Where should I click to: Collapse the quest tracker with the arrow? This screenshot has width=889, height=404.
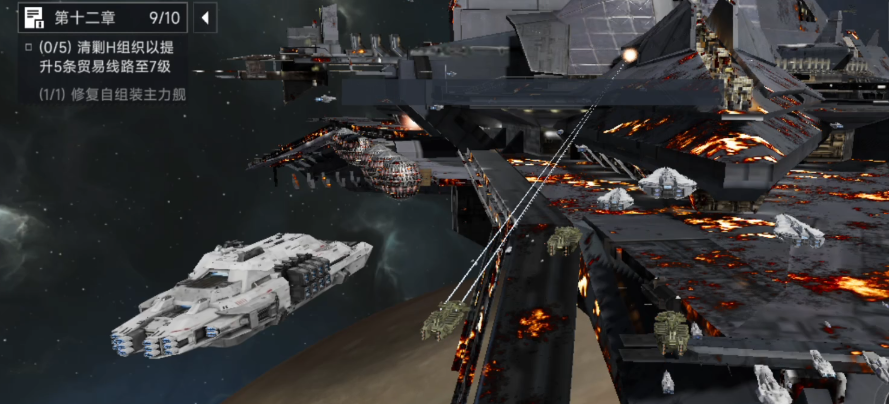tap(204, 18)
